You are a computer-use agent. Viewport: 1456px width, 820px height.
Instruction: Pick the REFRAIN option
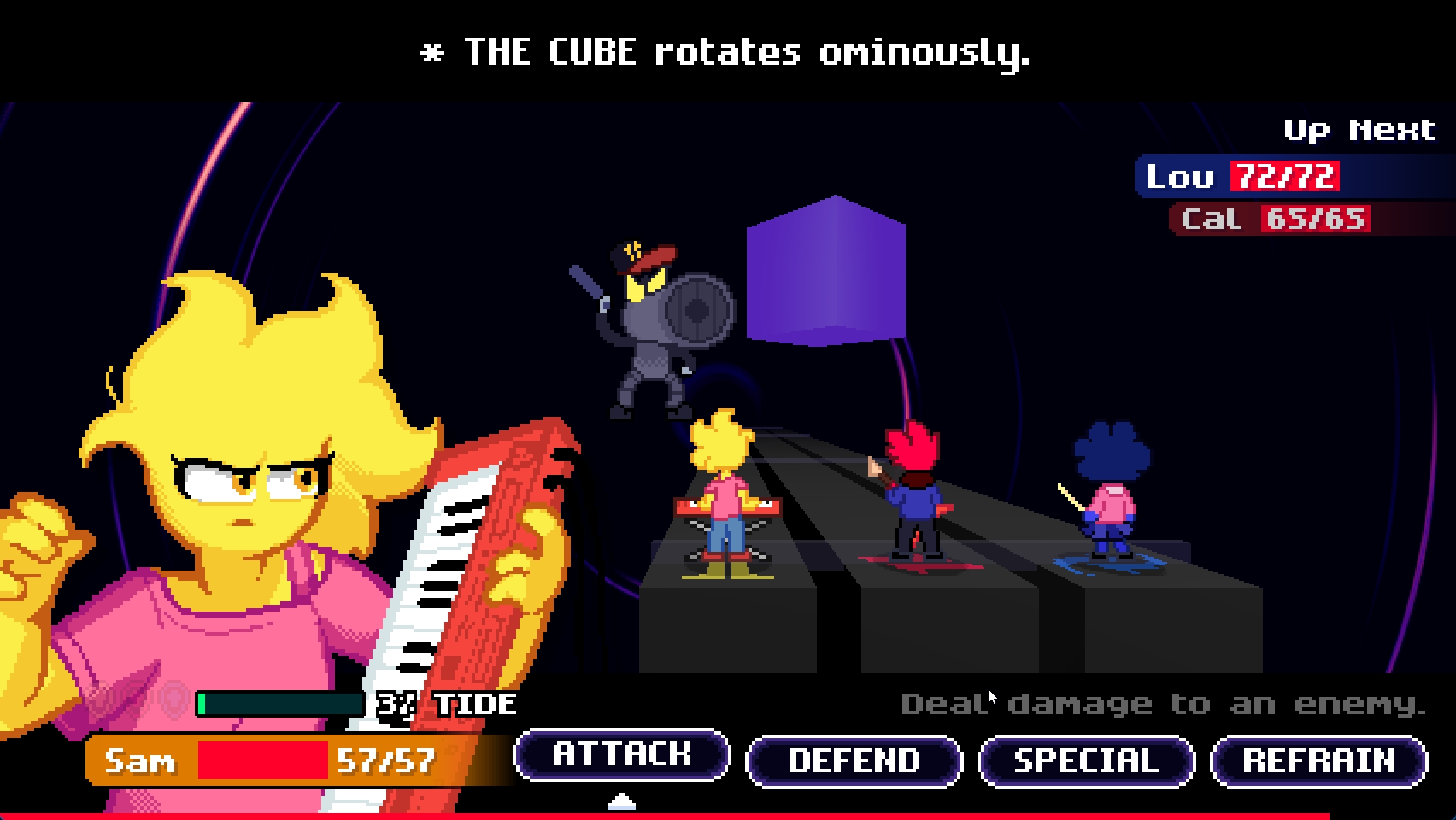point(1318,761)
